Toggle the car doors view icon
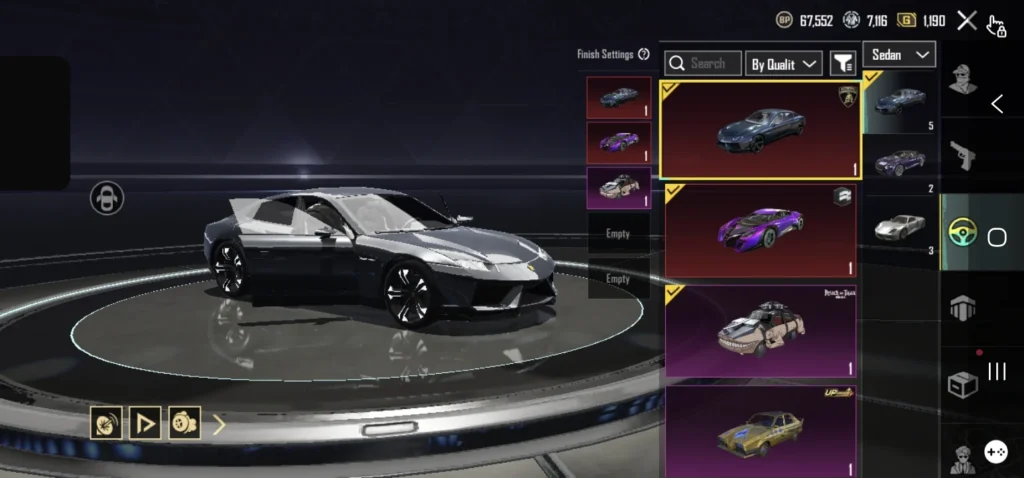 coord(107,198)
